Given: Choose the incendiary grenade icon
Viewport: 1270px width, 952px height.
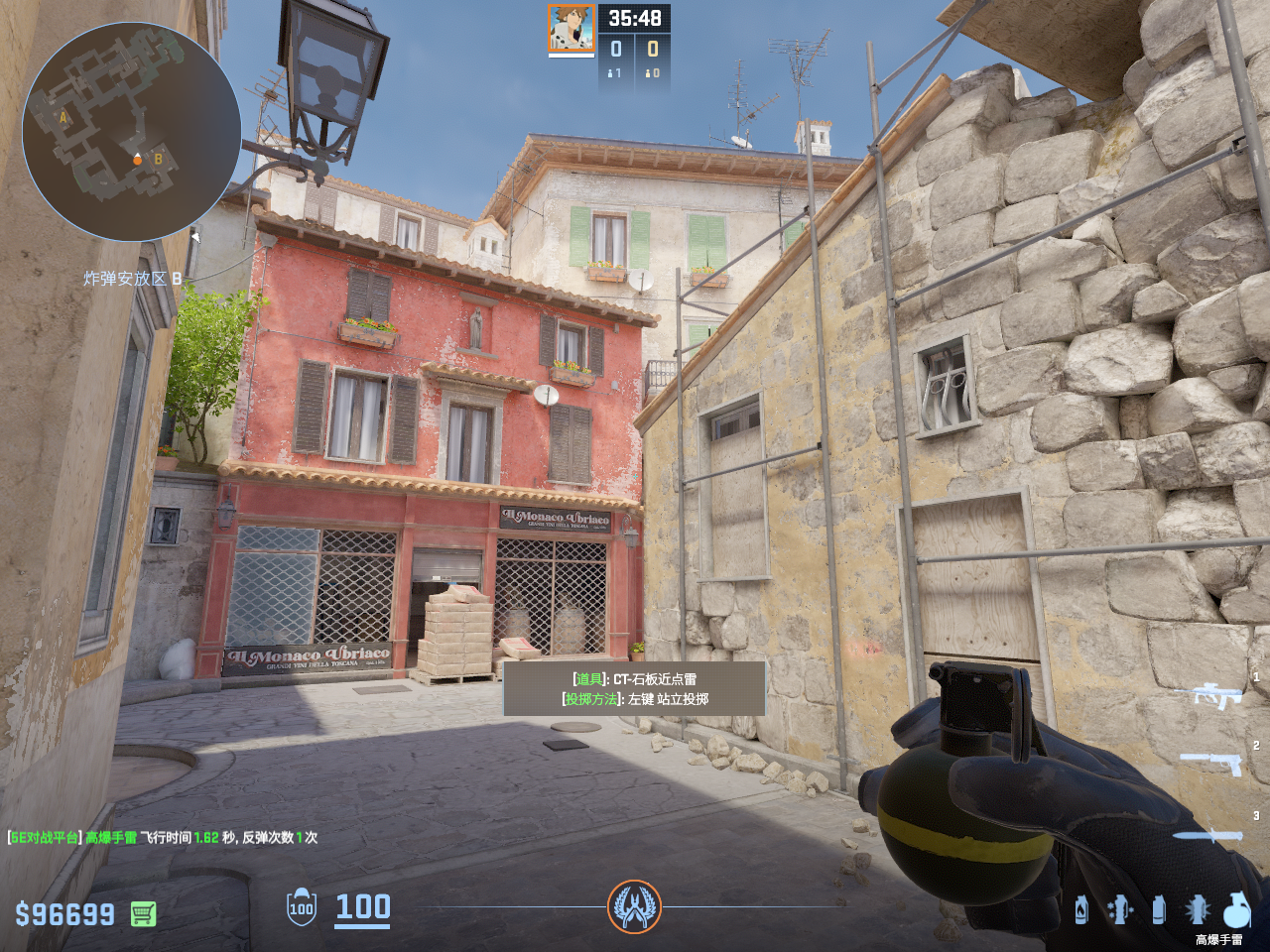Looking at the screenshot, I should pyautogui.click(x=1081, y=909).
